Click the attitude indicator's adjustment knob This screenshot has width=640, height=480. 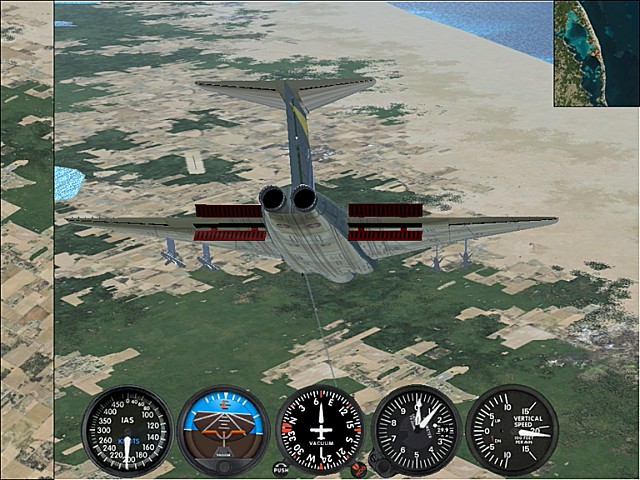coord(223,466)
